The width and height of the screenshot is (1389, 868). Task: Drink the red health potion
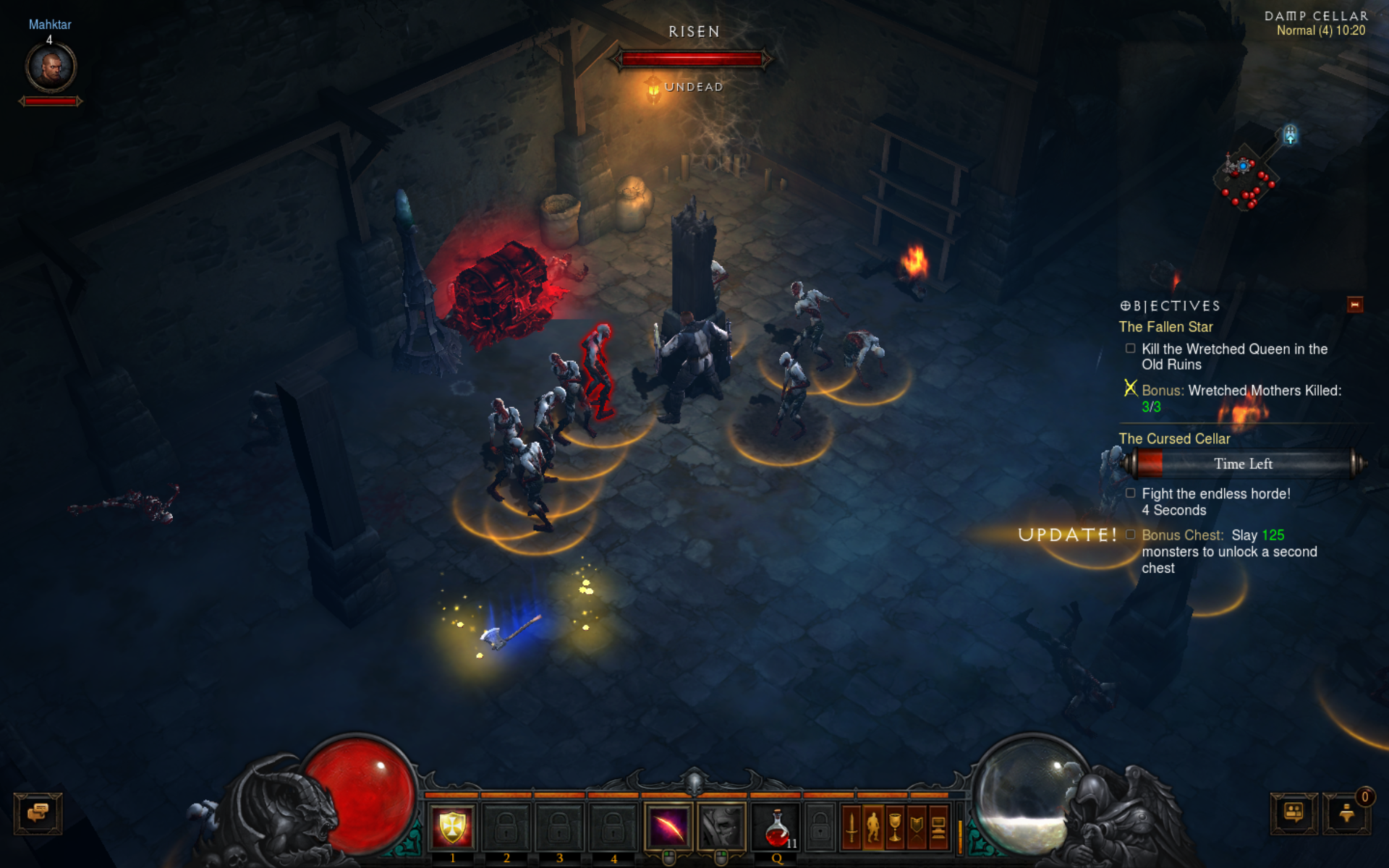pos(777,827)
